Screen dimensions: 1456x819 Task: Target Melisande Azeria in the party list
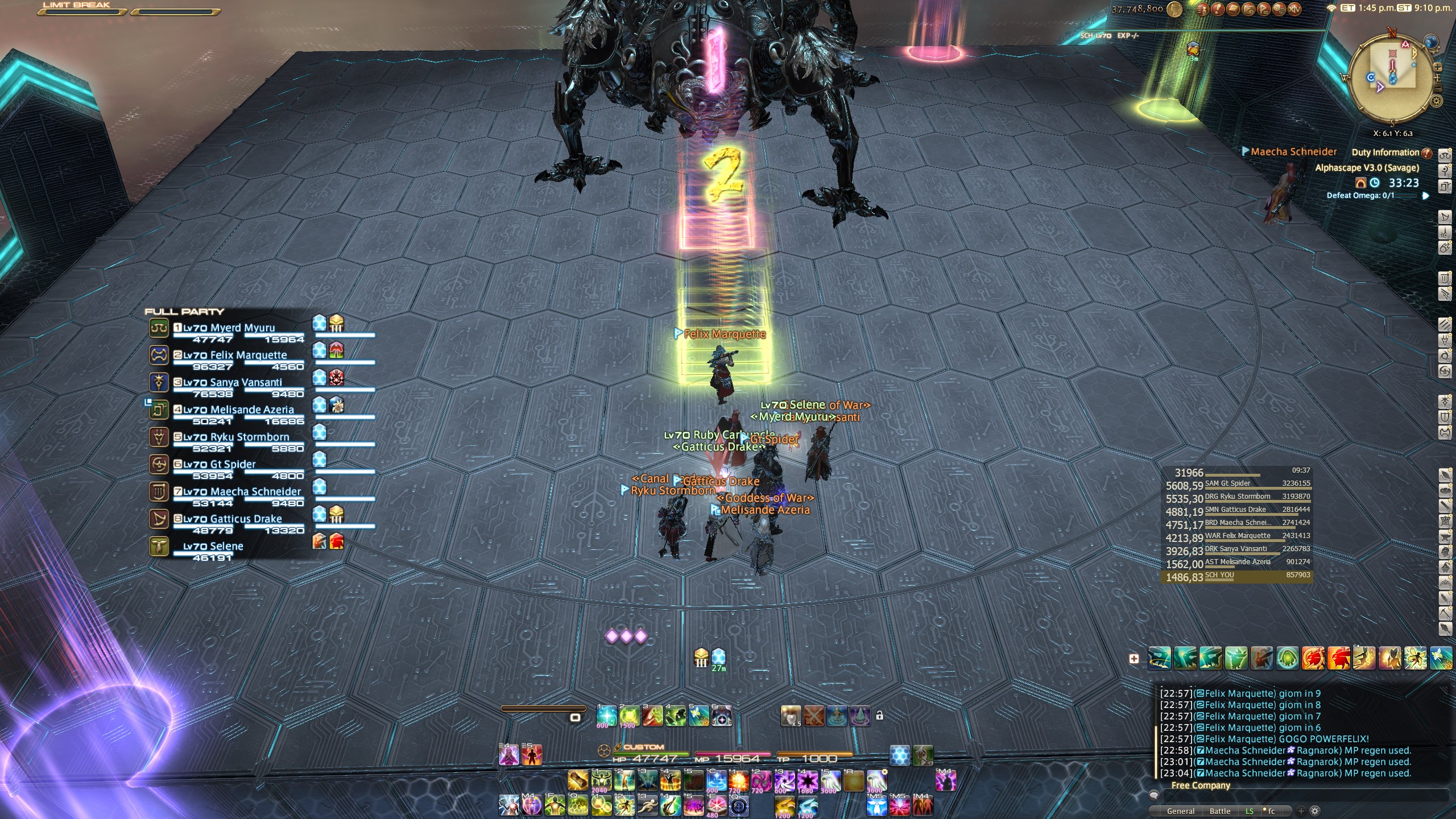click(x=251, y=409)
